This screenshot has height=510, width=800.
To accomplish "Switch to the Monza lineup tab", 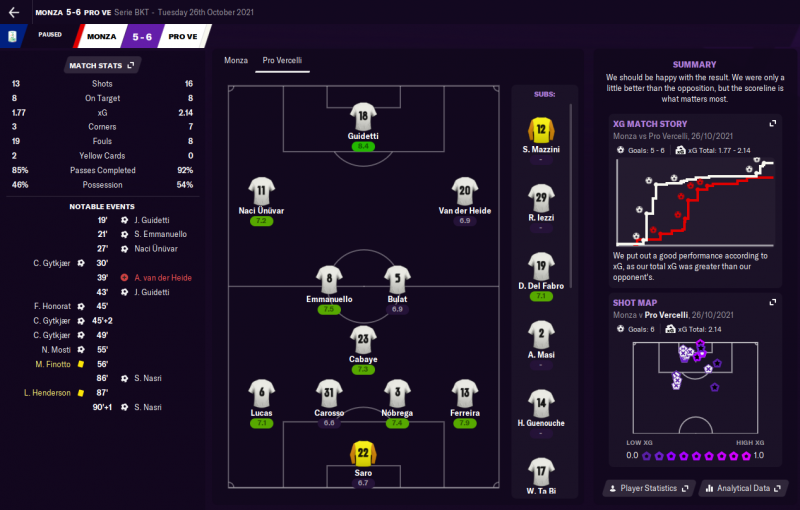I will point(235,61).
